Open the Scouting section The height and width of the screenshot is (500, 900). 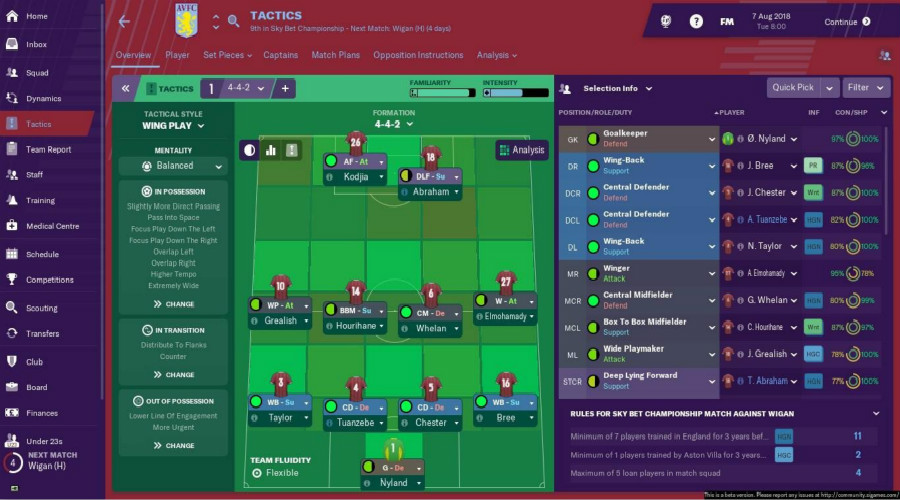(41, 307)
